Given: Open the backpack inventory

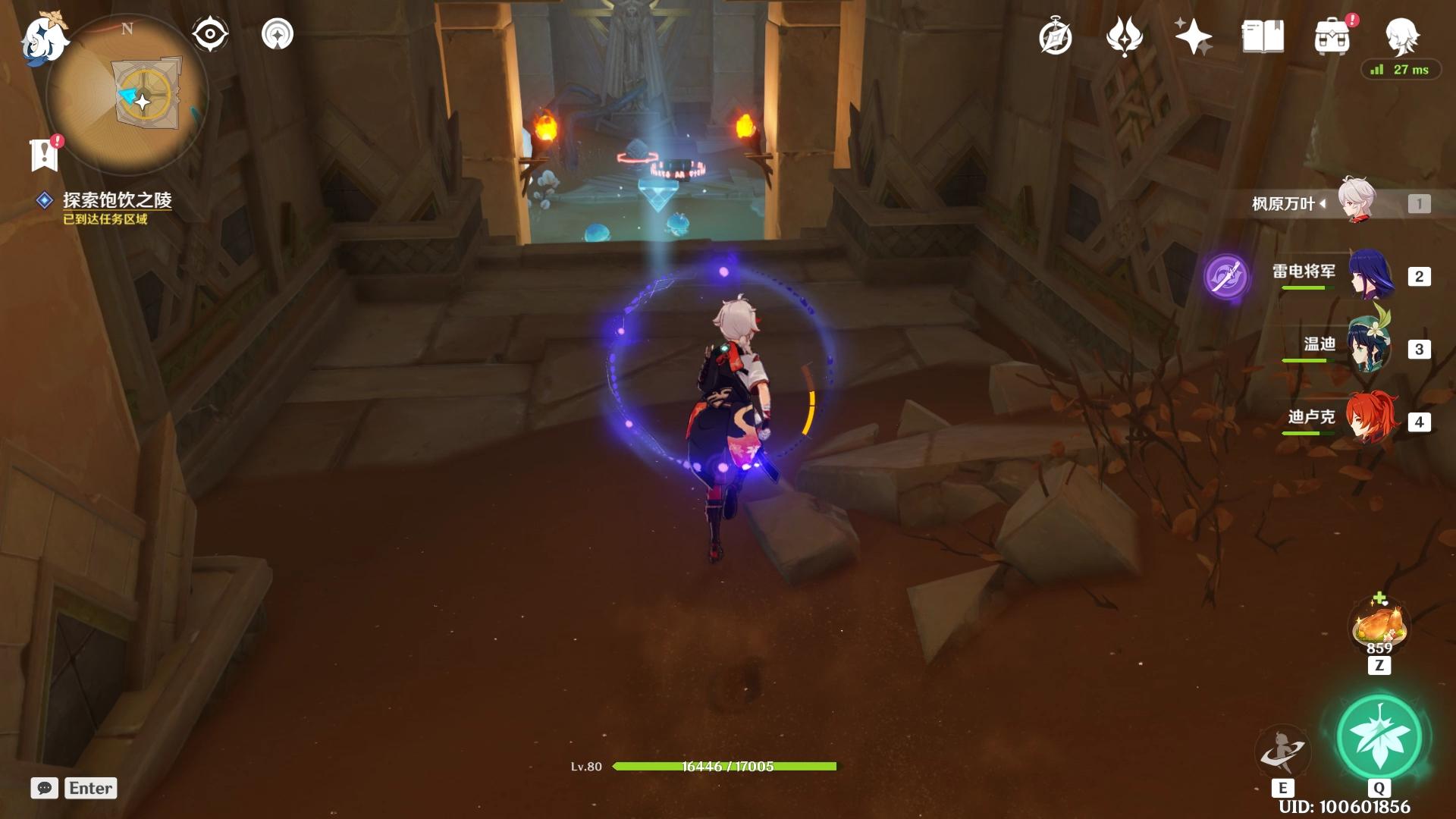Looking at the screenshot, I should tap(1332, 36).
